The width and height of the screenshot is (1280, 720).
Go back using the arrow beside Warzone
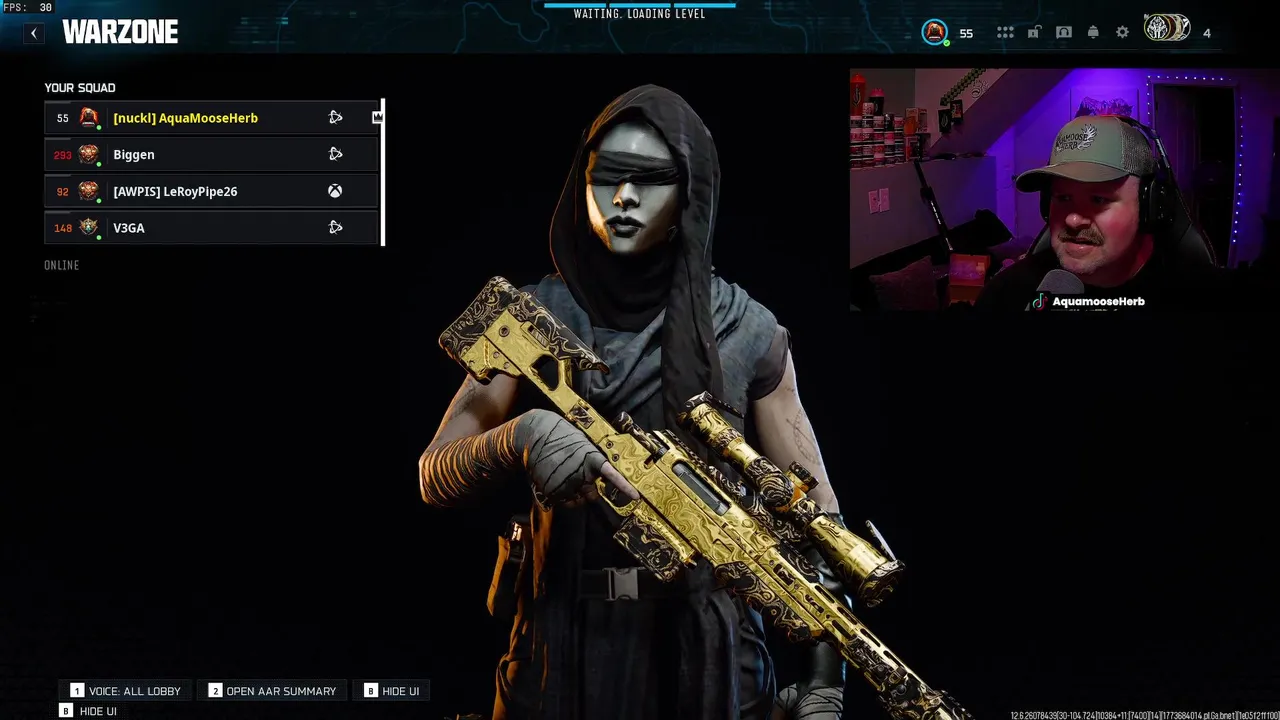(34, 33)
